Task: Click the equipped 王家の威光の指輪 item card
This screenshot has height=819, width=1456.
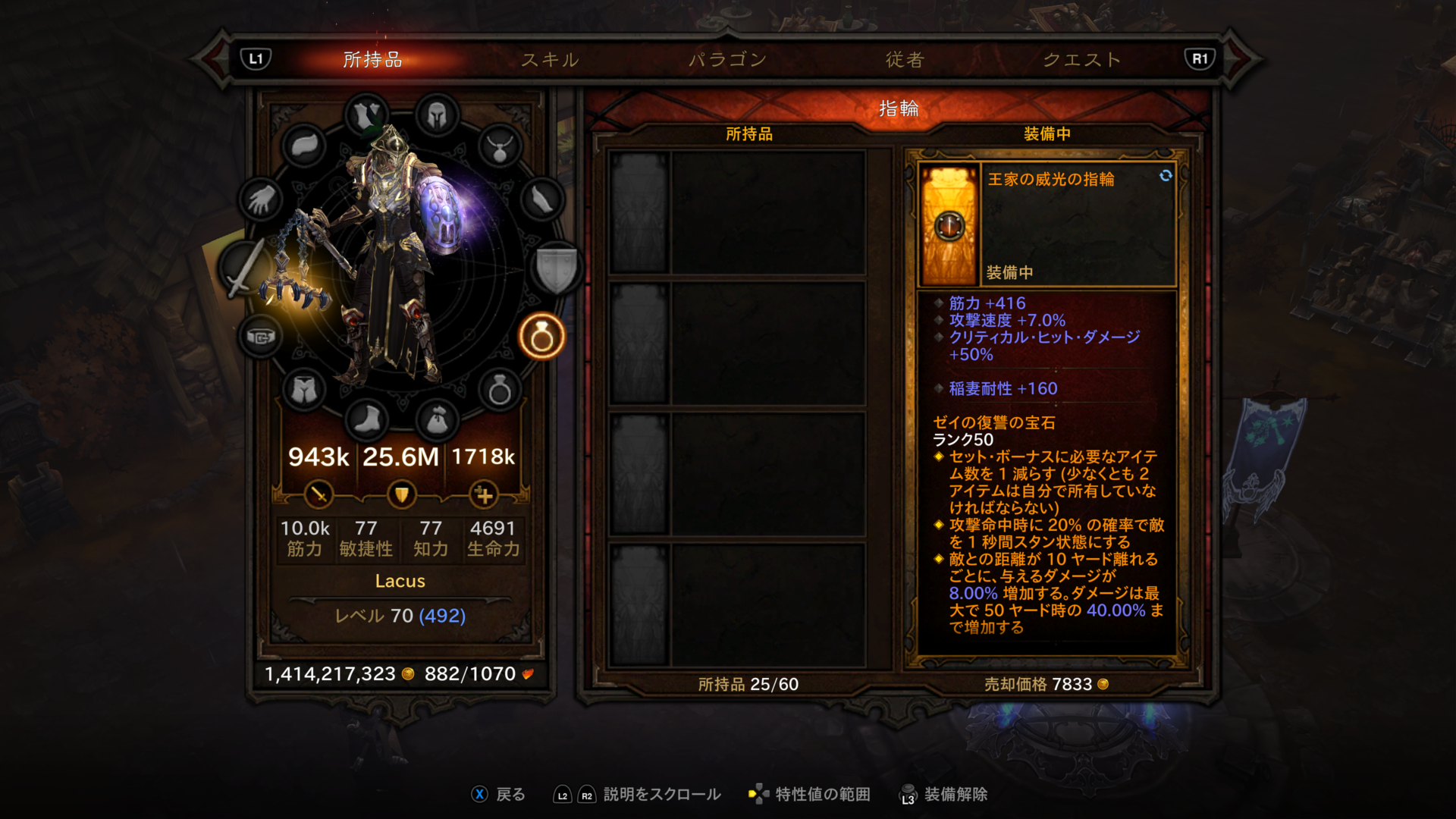Action: 1046,224
